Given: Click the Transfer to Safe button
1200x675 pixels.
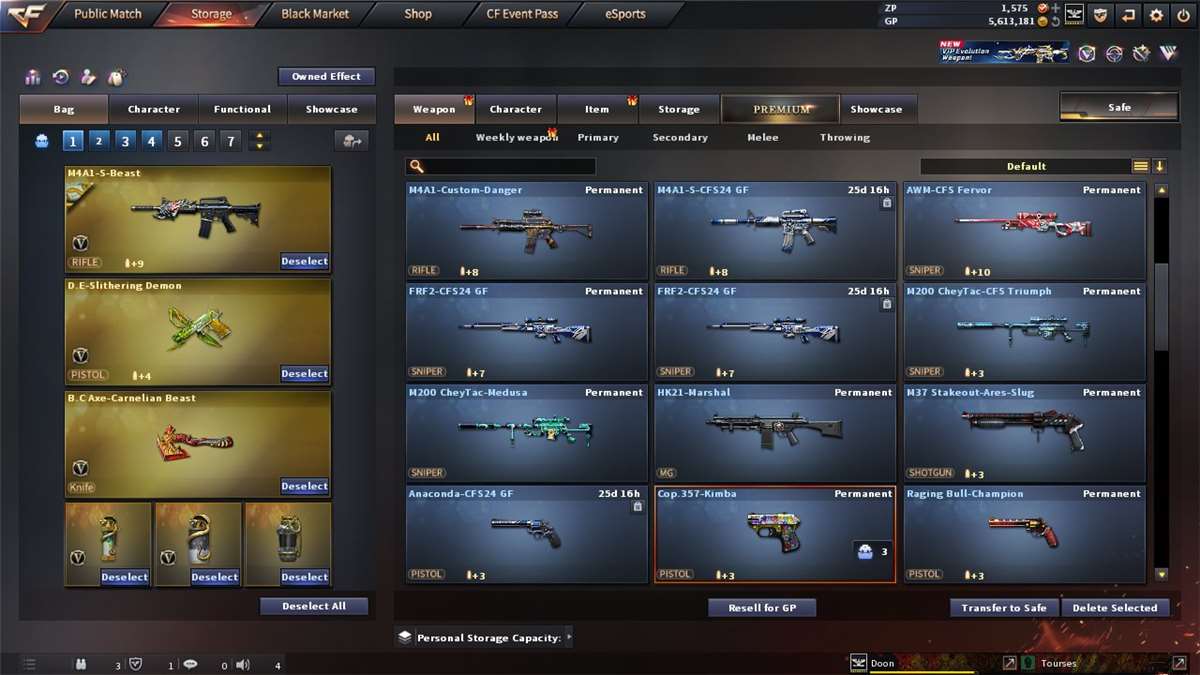Looking at the screenshot, I should pos(1003,608).
